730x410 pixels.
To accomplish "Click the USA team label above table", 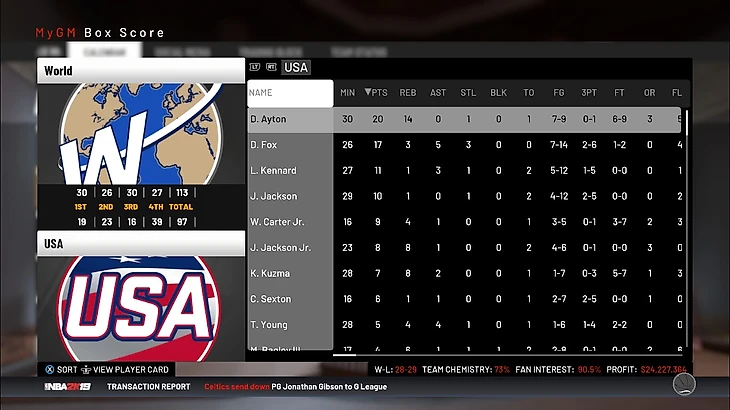I will tap(296, 68).
